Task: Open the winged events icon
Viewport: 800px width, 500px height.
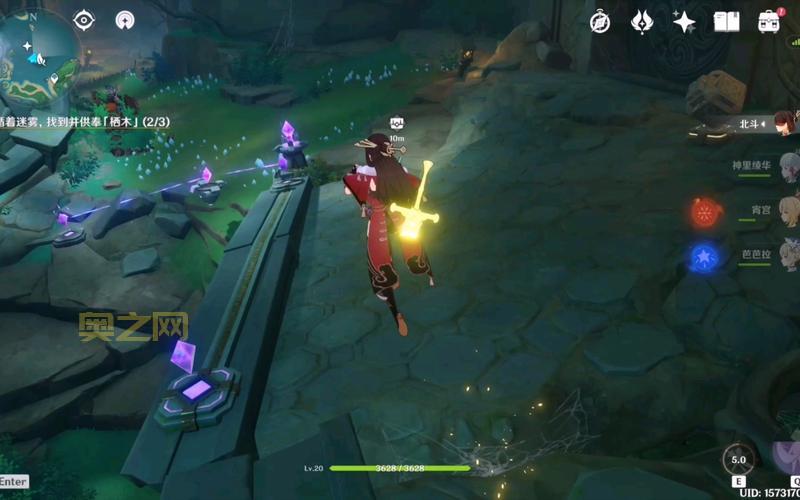Action: coord(642,21)
